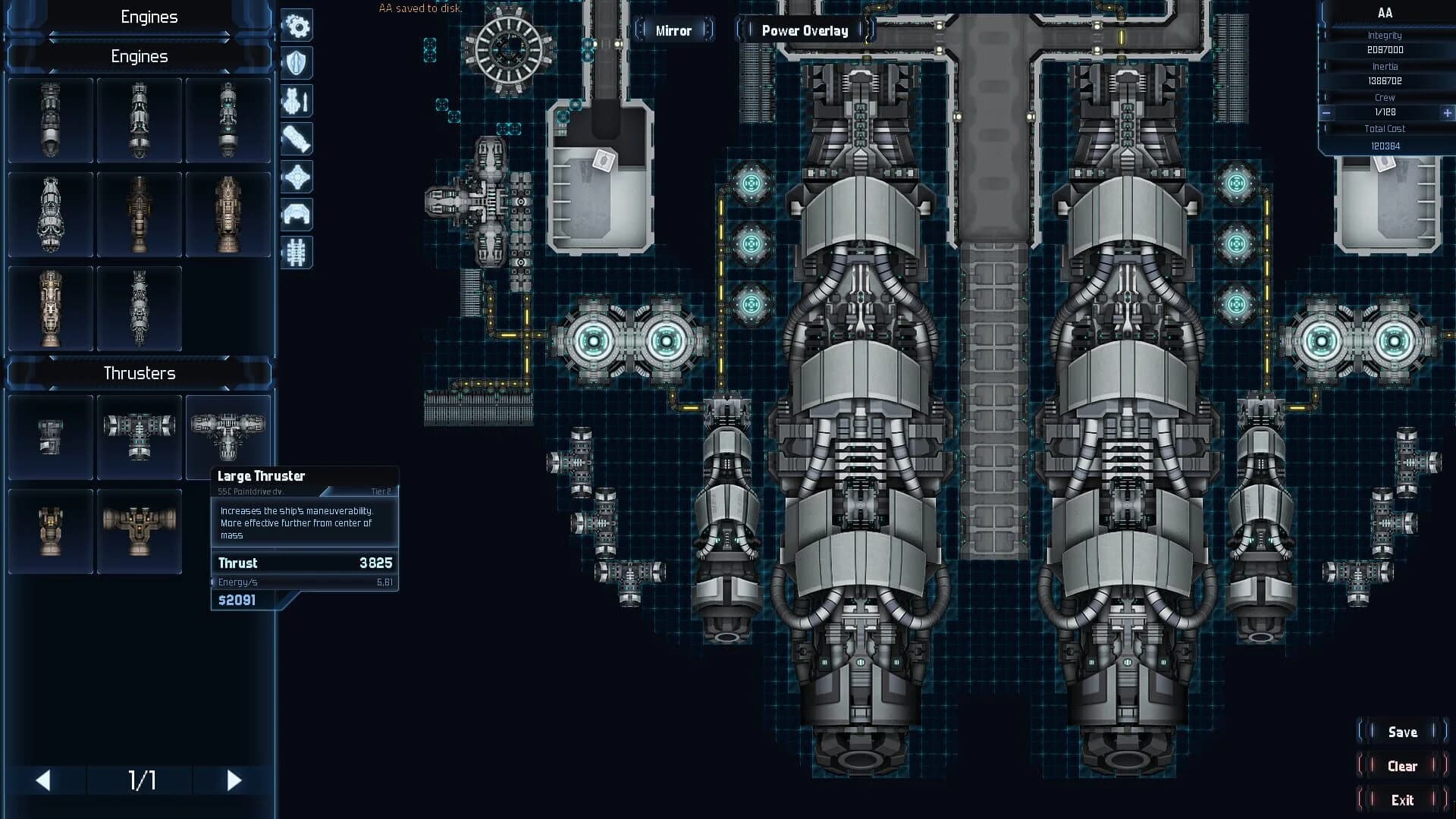Switch to the shields category tab

pyautogui.click(x=296, y=64)
